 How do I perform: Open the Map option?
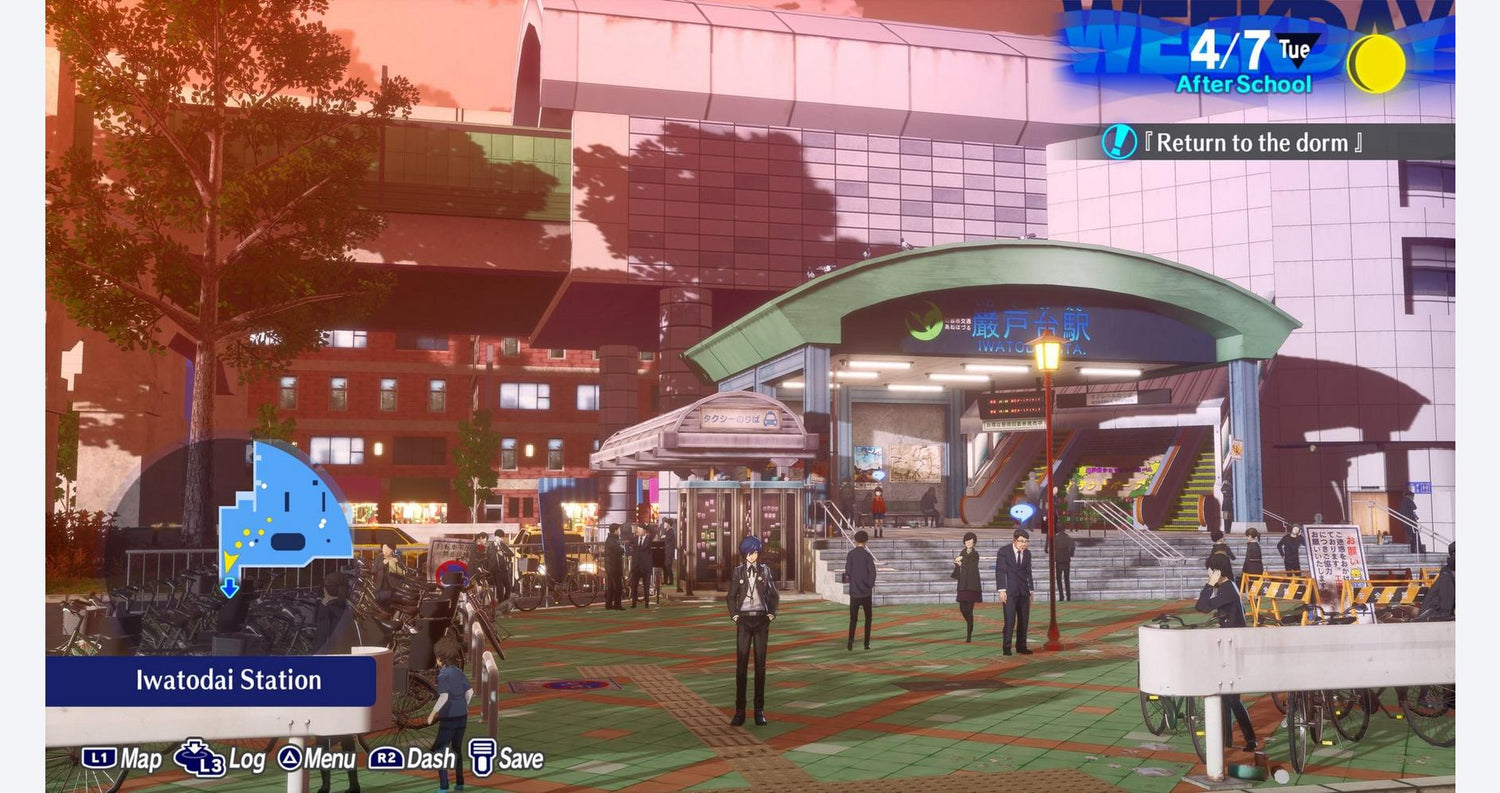tap(121, 759)
